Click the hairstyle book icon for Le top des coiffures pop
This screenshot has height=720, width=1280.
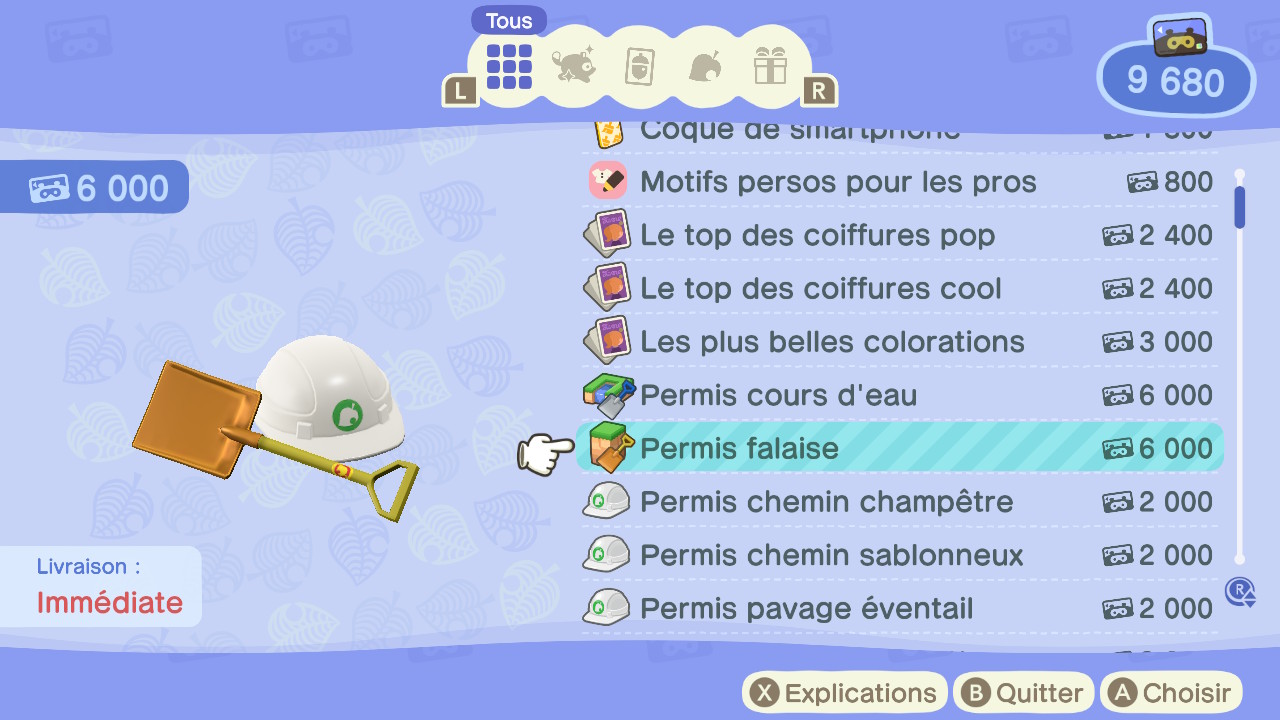coord(606,234)
